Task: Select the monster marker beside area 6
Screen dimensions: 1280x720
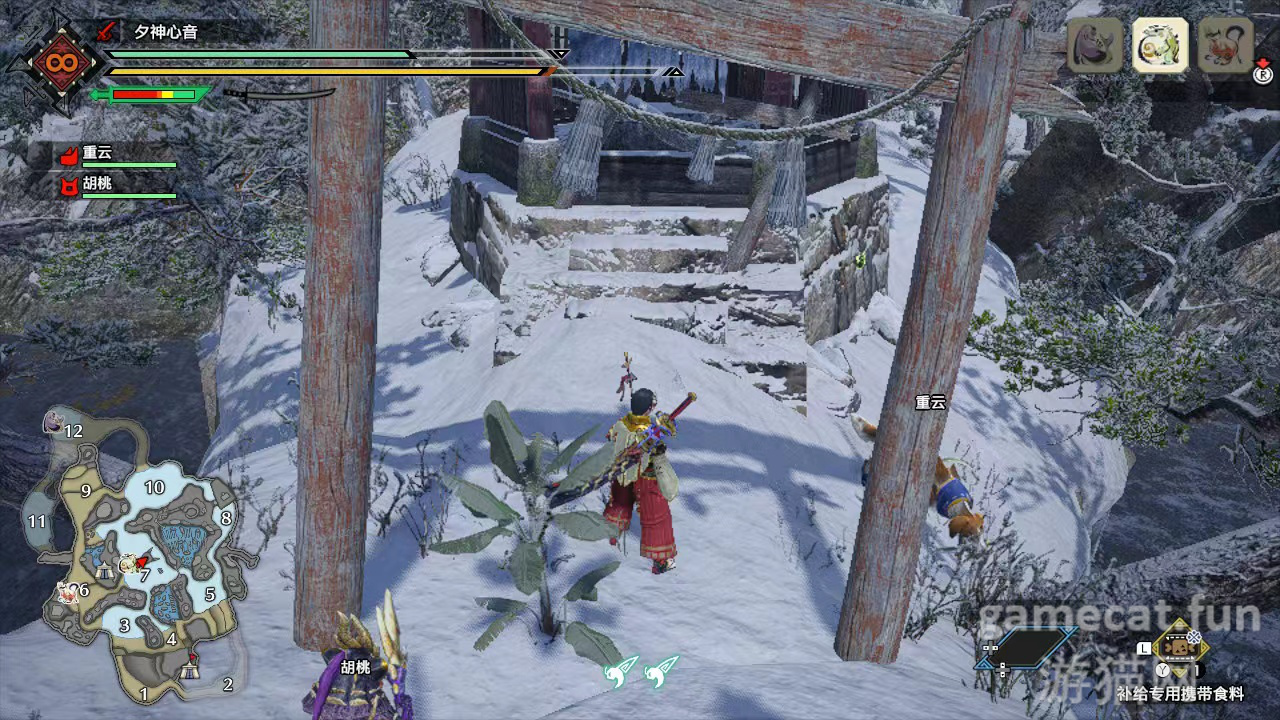Action: (67, 593)
